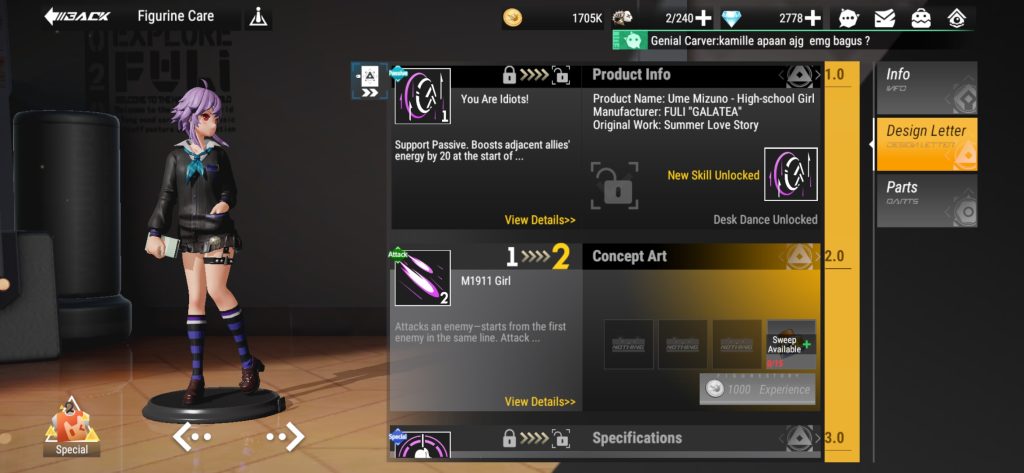
Task: View details for You Are Idiots! skill
Action: coord(540,220)
